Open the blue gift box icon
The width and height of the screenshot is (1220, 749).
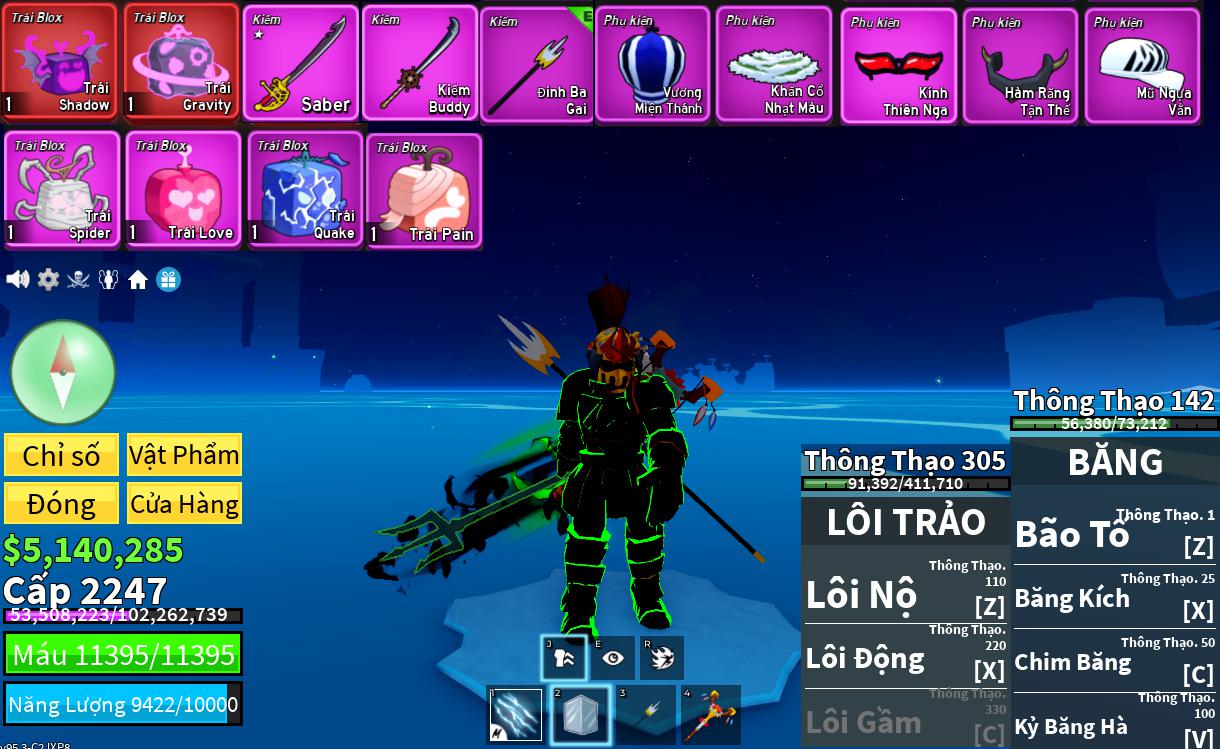[169, 280]
